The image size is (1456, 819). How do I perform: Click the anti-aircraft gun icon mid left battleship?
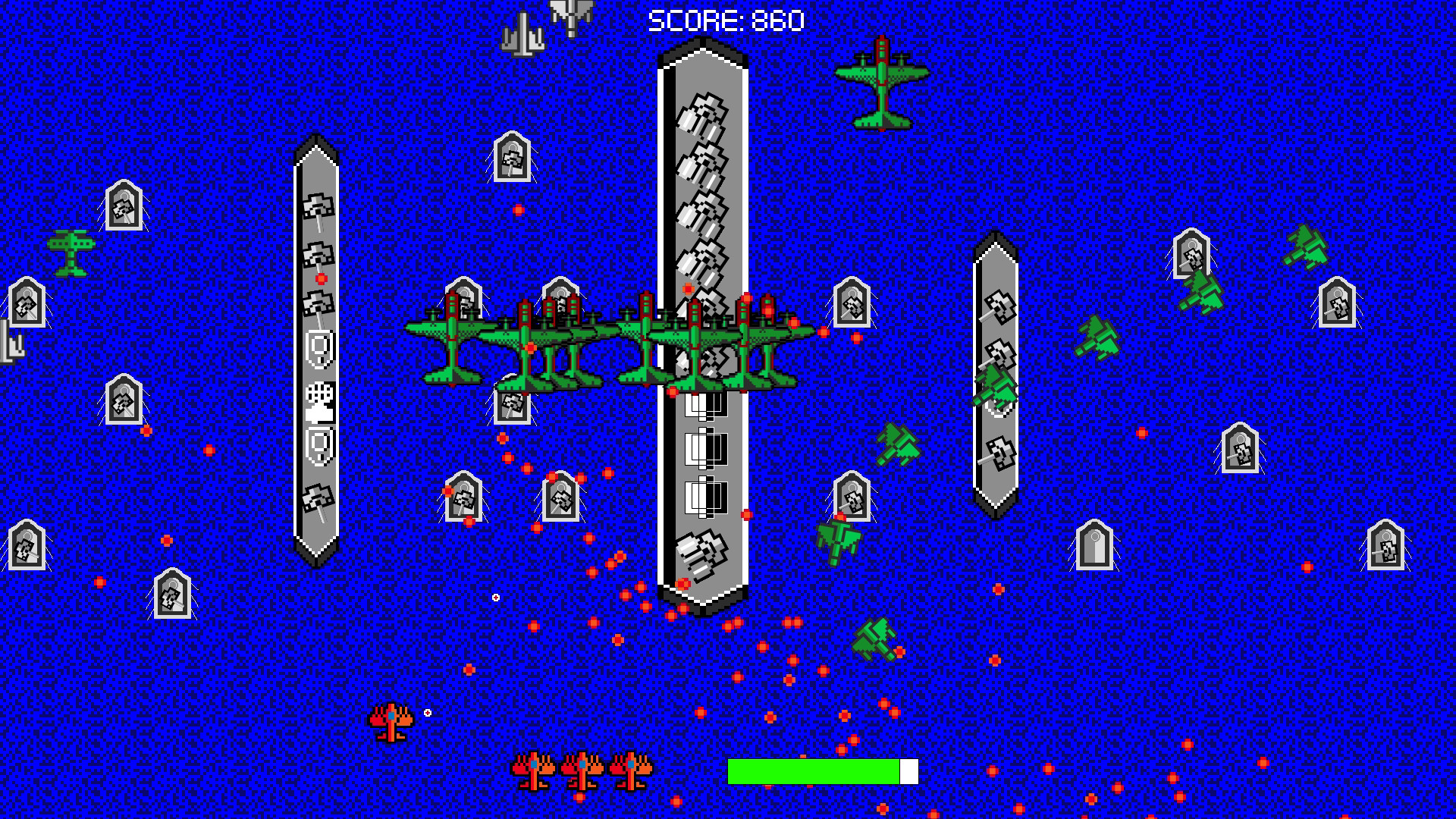318,397
